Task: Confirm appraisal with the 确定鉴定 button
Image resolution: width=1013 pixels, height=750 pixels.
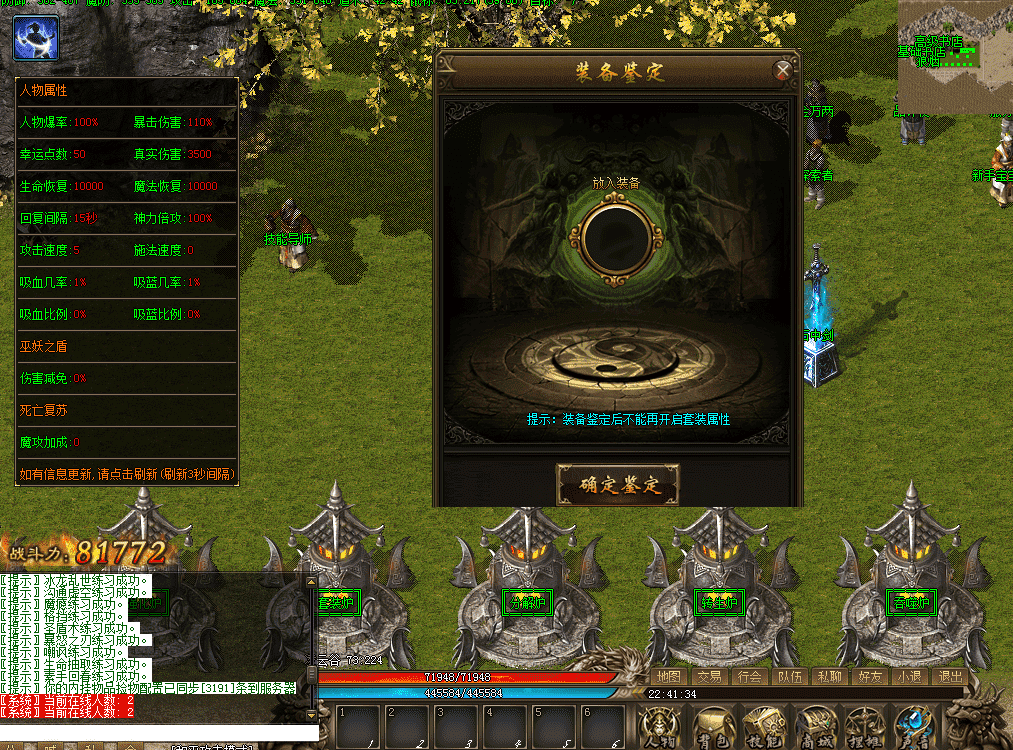Action: 618,485
